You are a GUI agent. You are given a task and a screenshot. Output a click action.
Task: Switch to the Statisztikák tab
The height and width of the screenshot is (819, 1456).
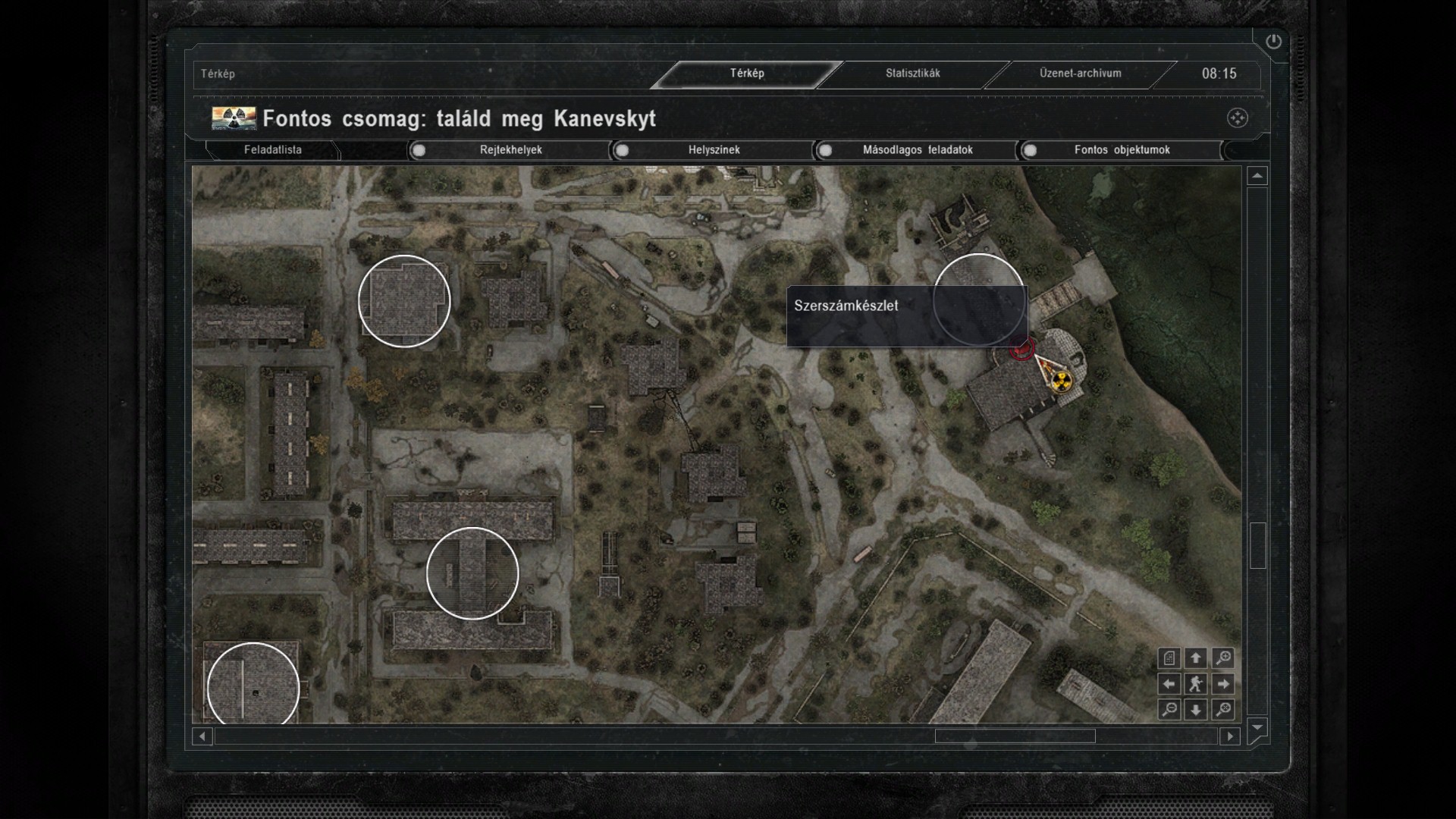tap(912, 74)
